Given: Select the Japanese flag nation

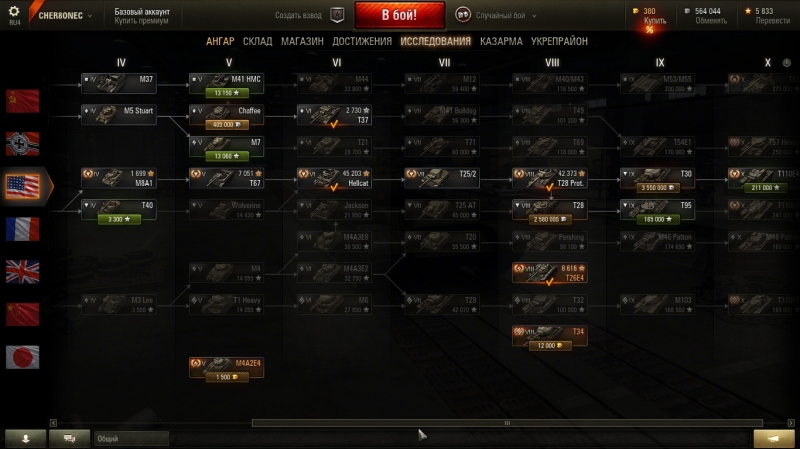Looking at the screenshot, I should click(x=22, y=357).
